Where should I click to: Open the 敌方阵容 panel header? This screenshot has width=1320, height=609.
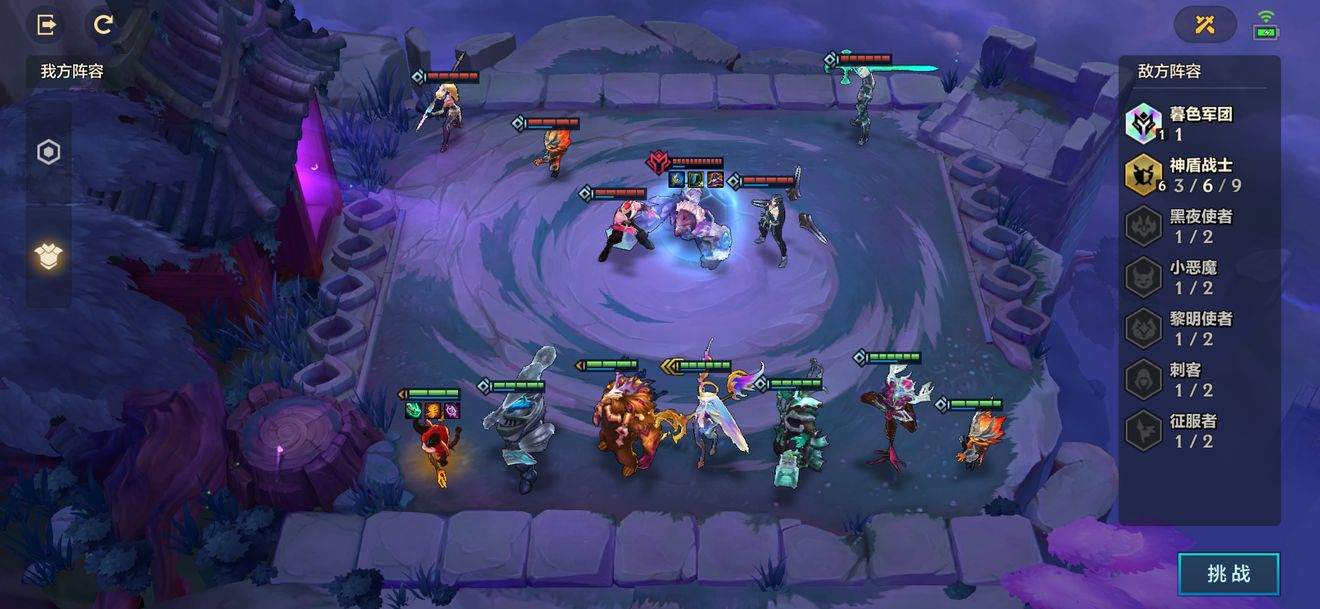tap(1169, 72)
